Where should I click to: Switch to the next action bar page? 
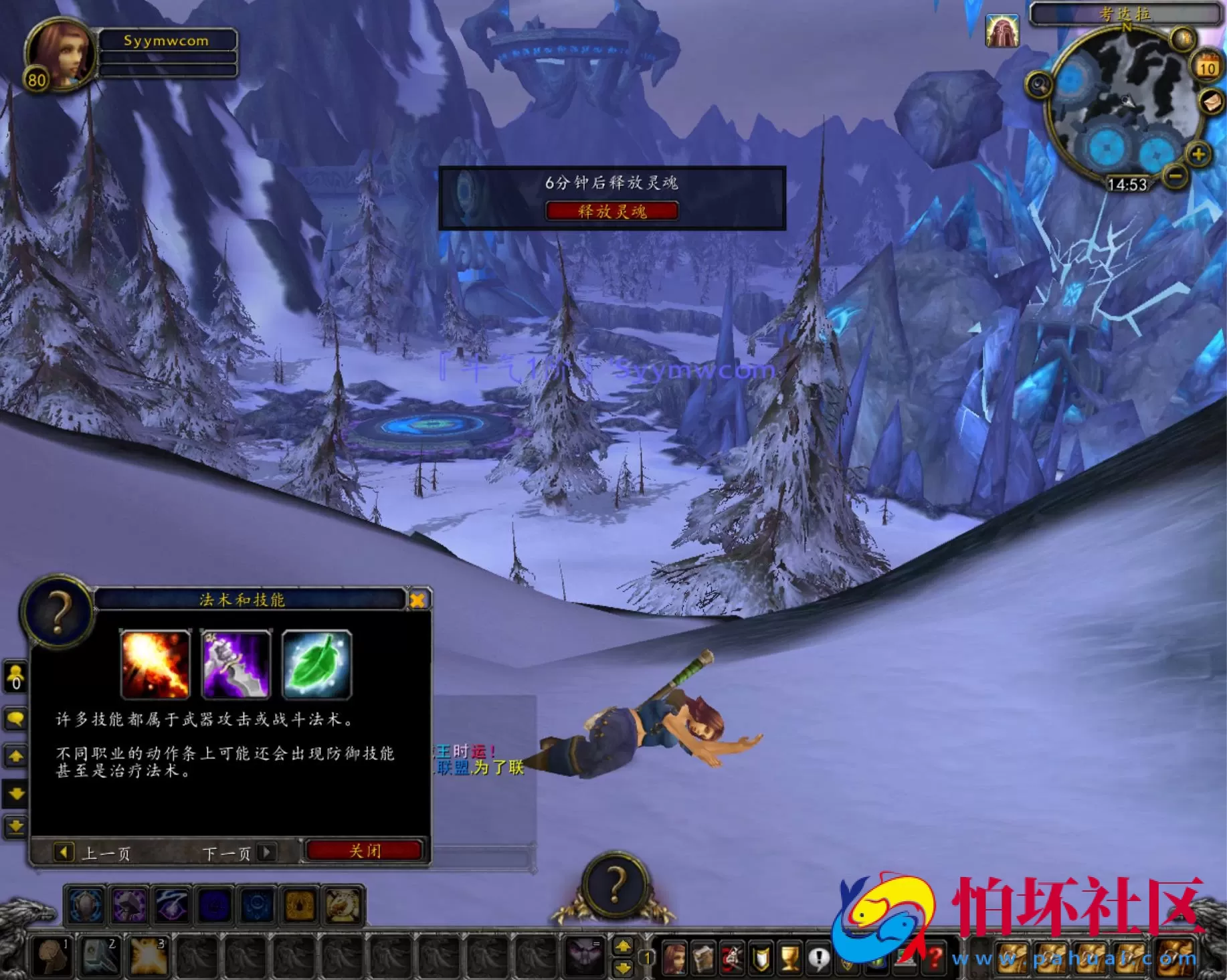point(623,947)
